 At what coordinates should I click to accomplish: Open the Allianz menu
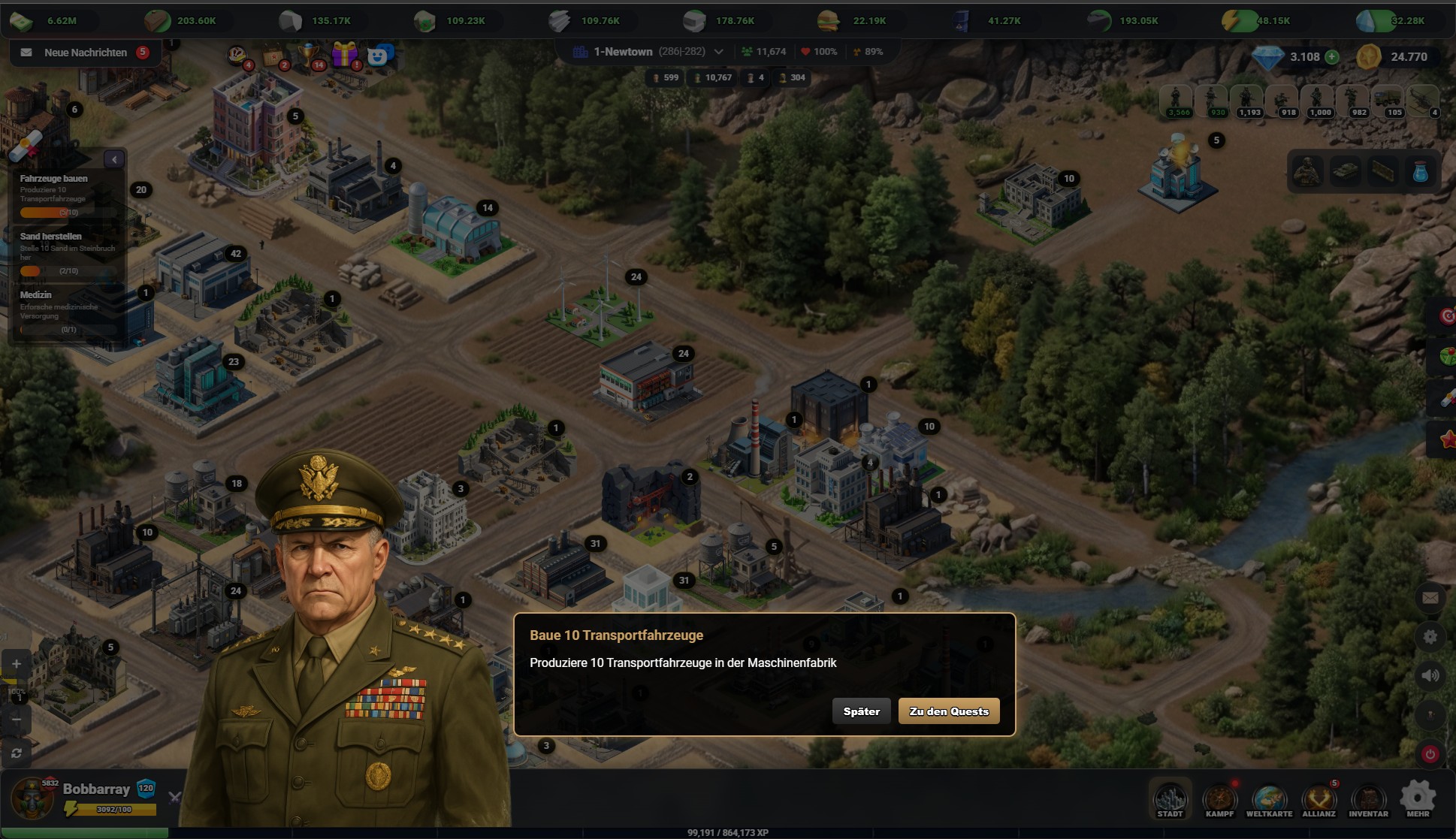[1319, 800]
